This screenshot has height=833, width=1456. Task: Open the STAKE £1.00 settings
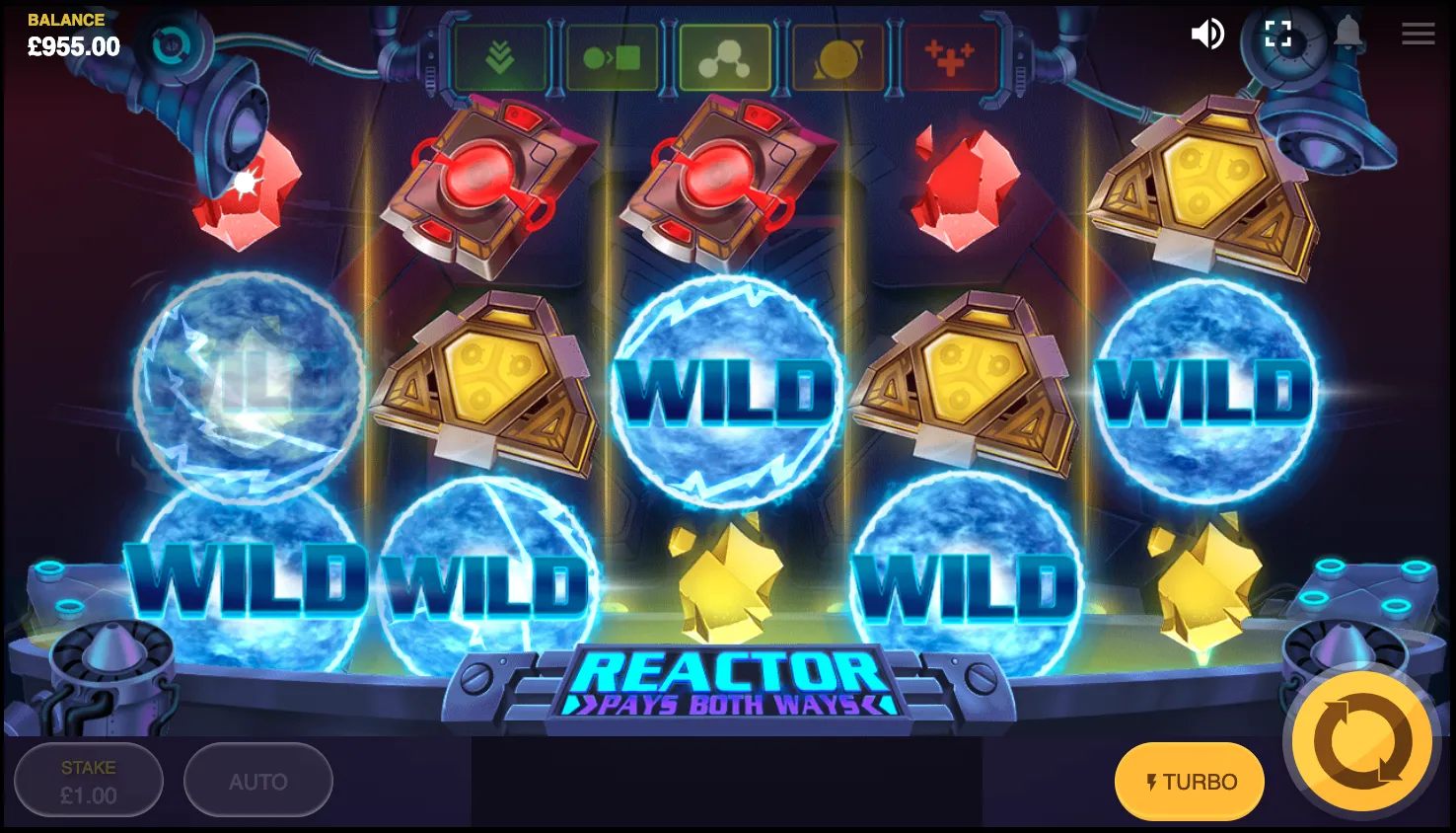click(x=88, y=780)
